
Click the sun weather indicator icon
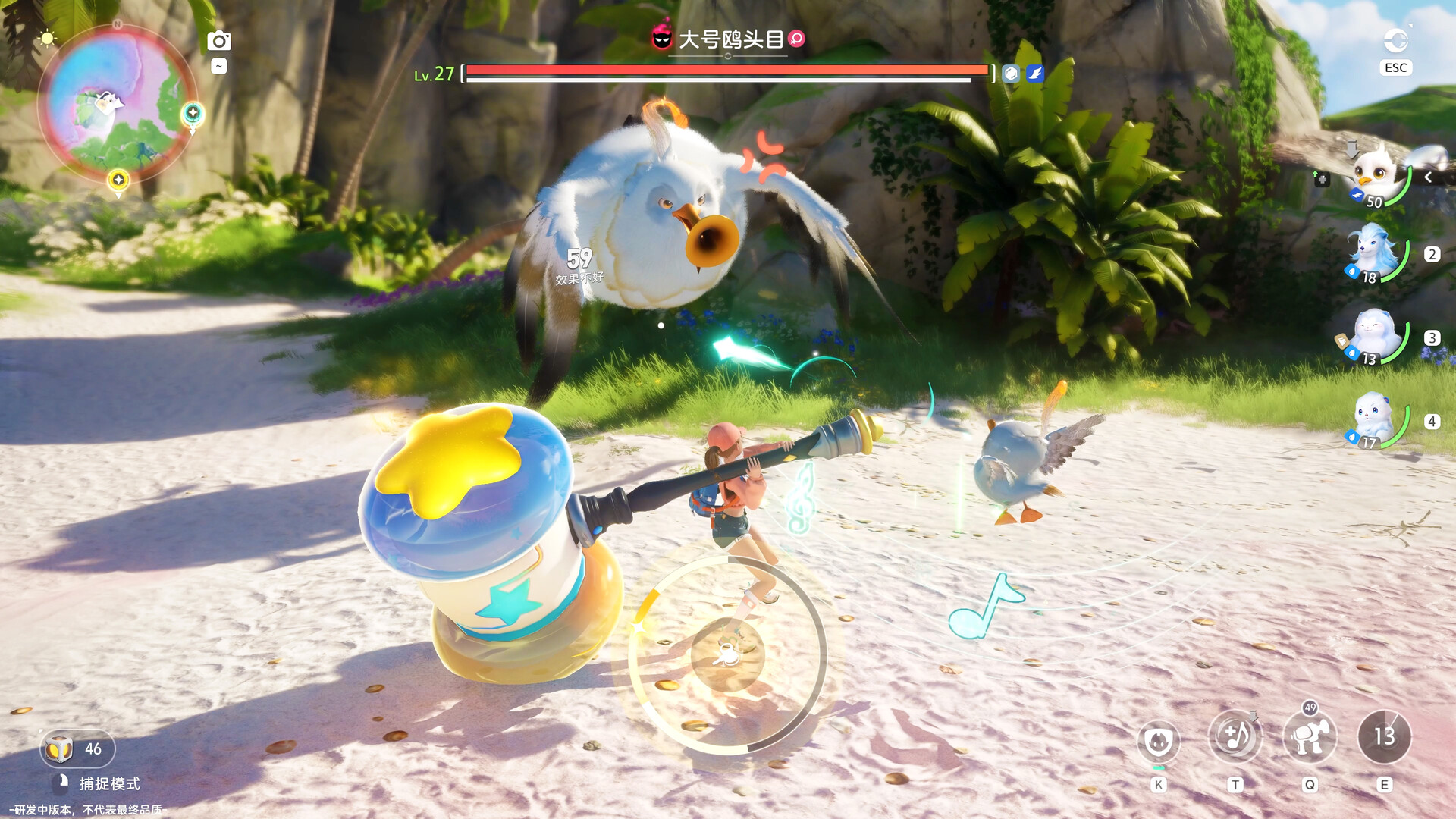(47, 38)
